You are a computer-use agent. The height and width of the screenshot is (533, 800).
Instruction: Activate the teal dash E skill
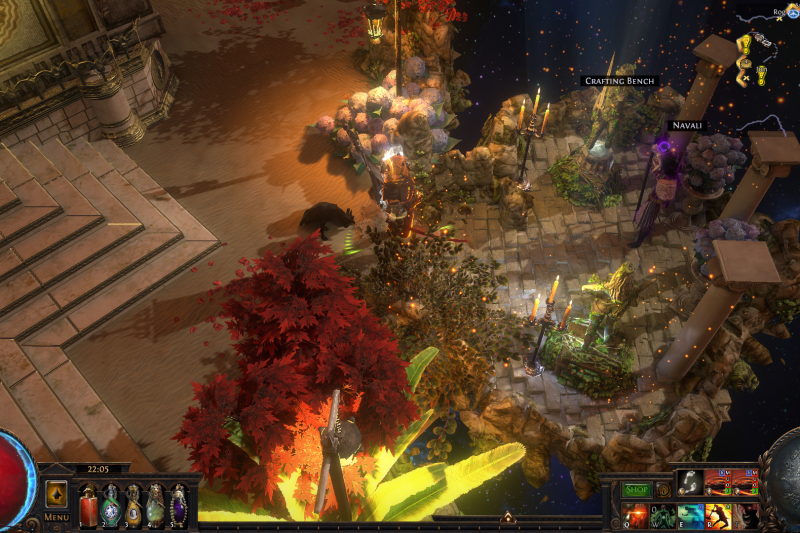pyautogui.click(x=690, y=516)
